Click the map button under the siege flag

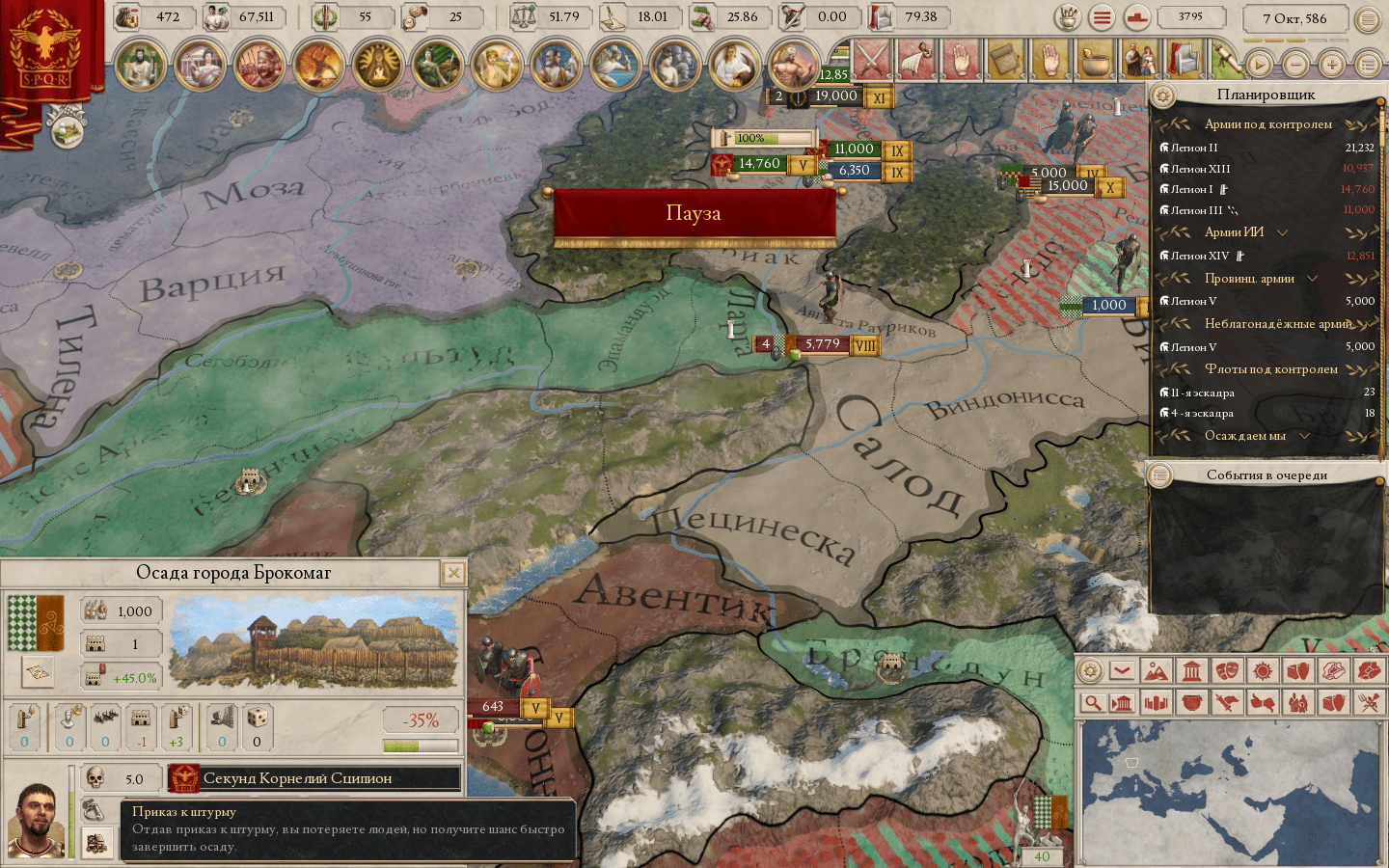(38, 671)
